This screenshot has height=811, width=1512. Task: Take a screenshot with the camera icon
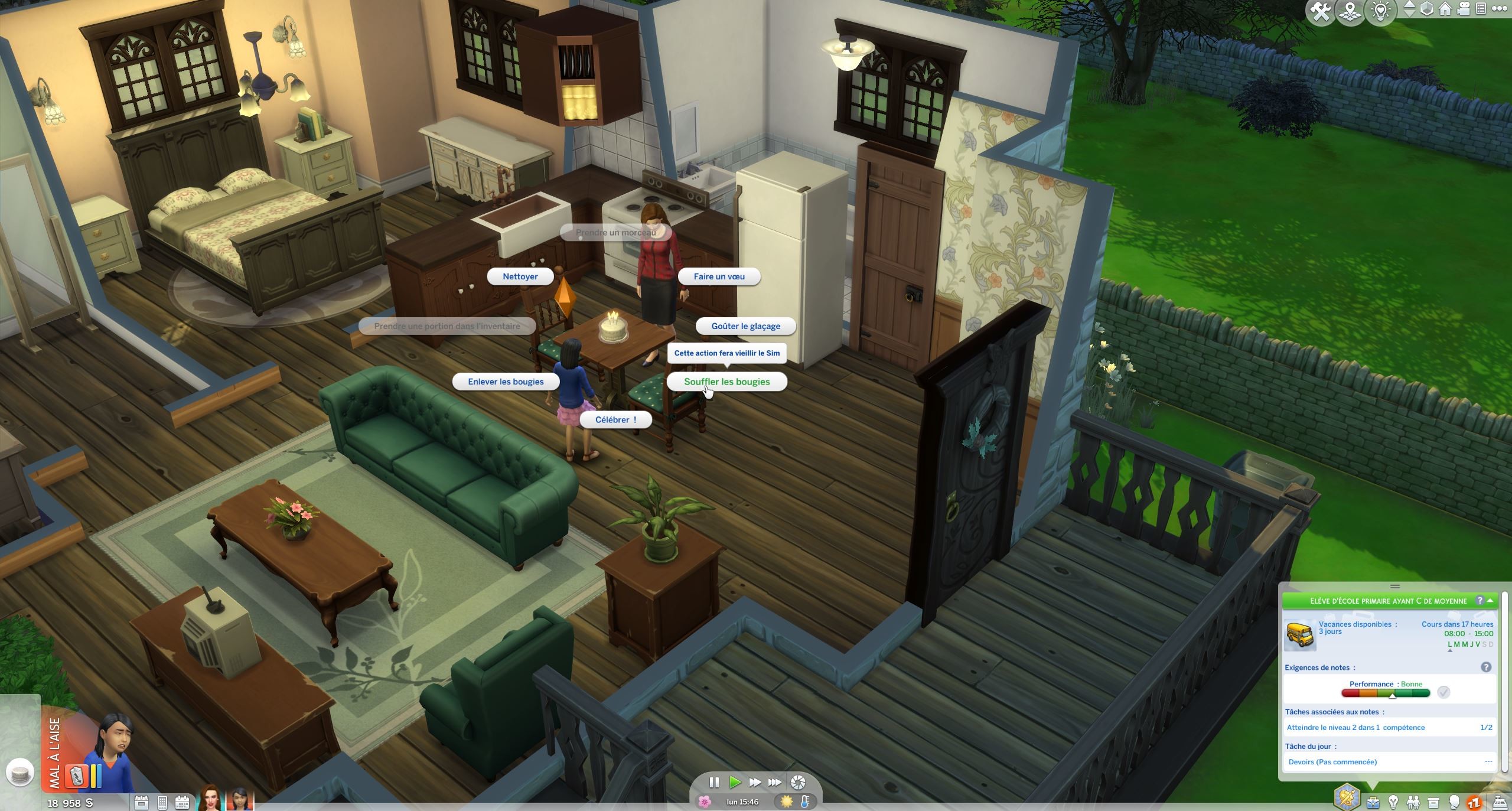coord(797,783)
